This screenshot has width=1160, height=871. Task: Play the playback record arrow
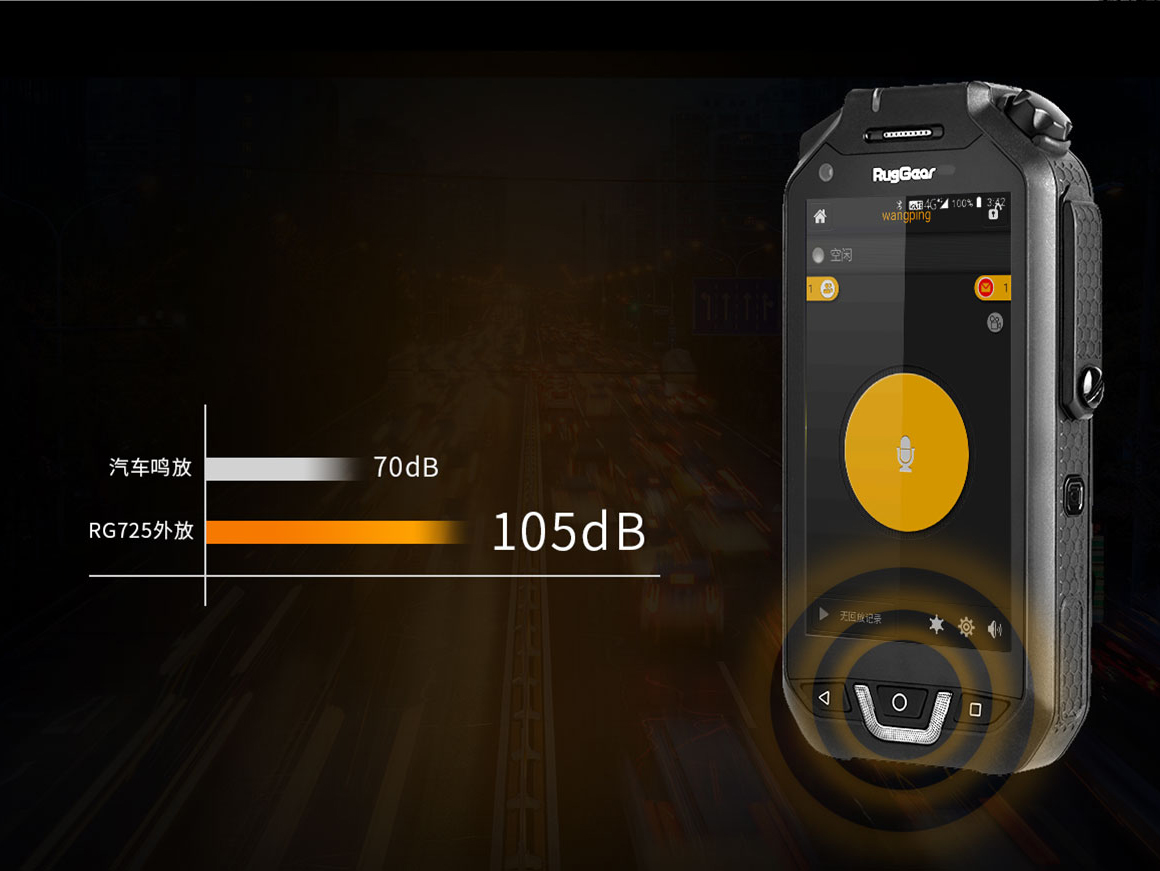[824, 615]
